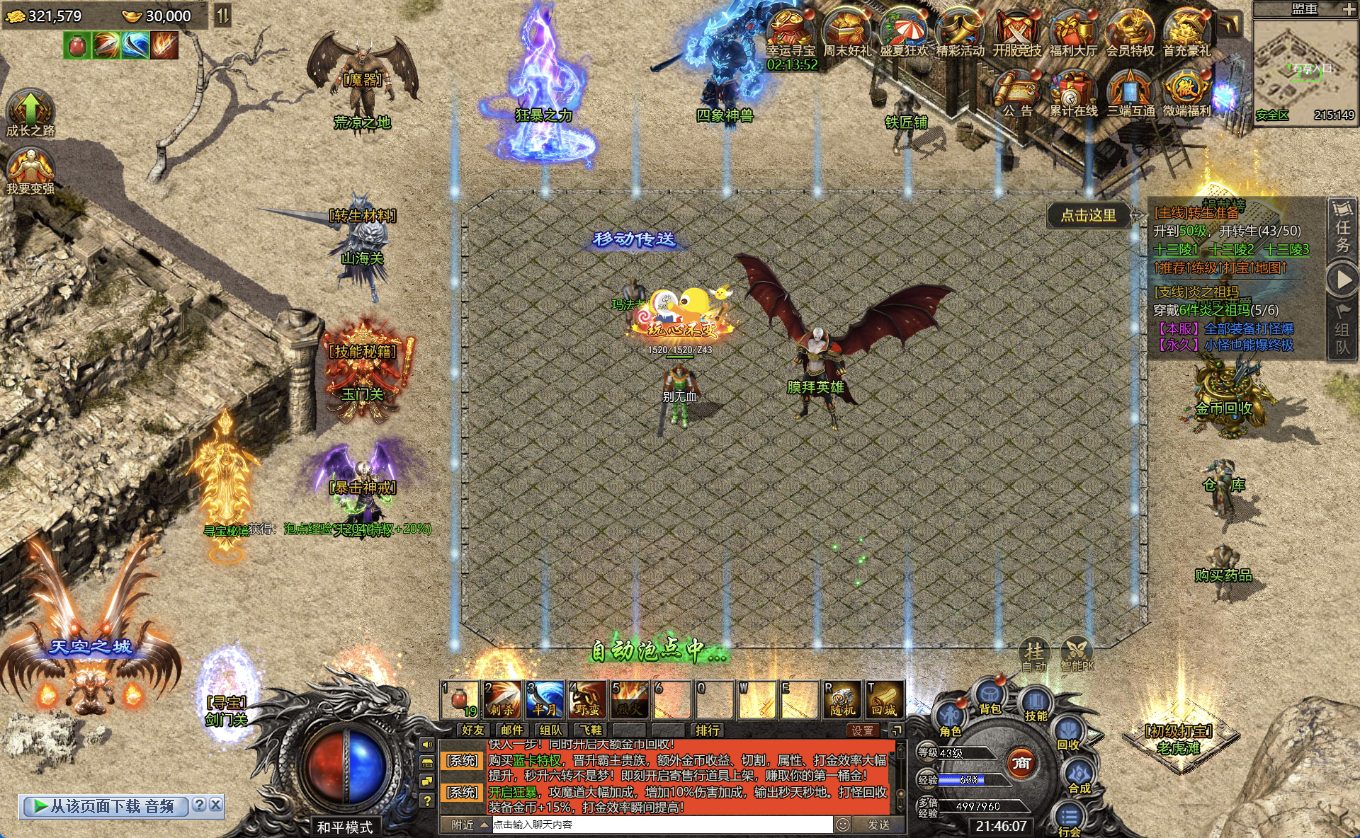
Task: Open the 设置 settings button
Action: pos(863,730)
